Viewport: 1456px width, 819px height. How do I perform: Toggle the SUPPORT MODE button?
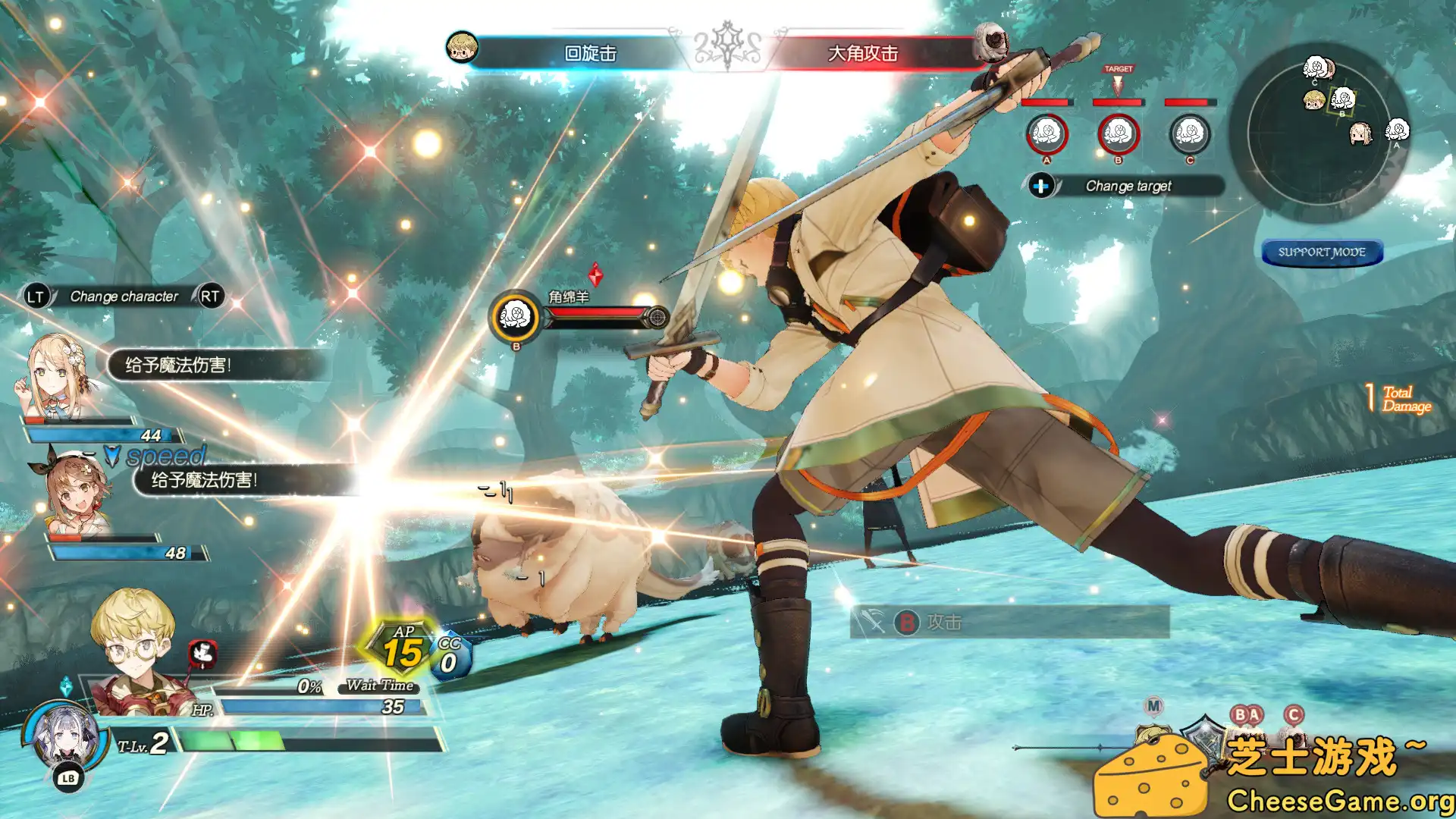coord(1322,252)
